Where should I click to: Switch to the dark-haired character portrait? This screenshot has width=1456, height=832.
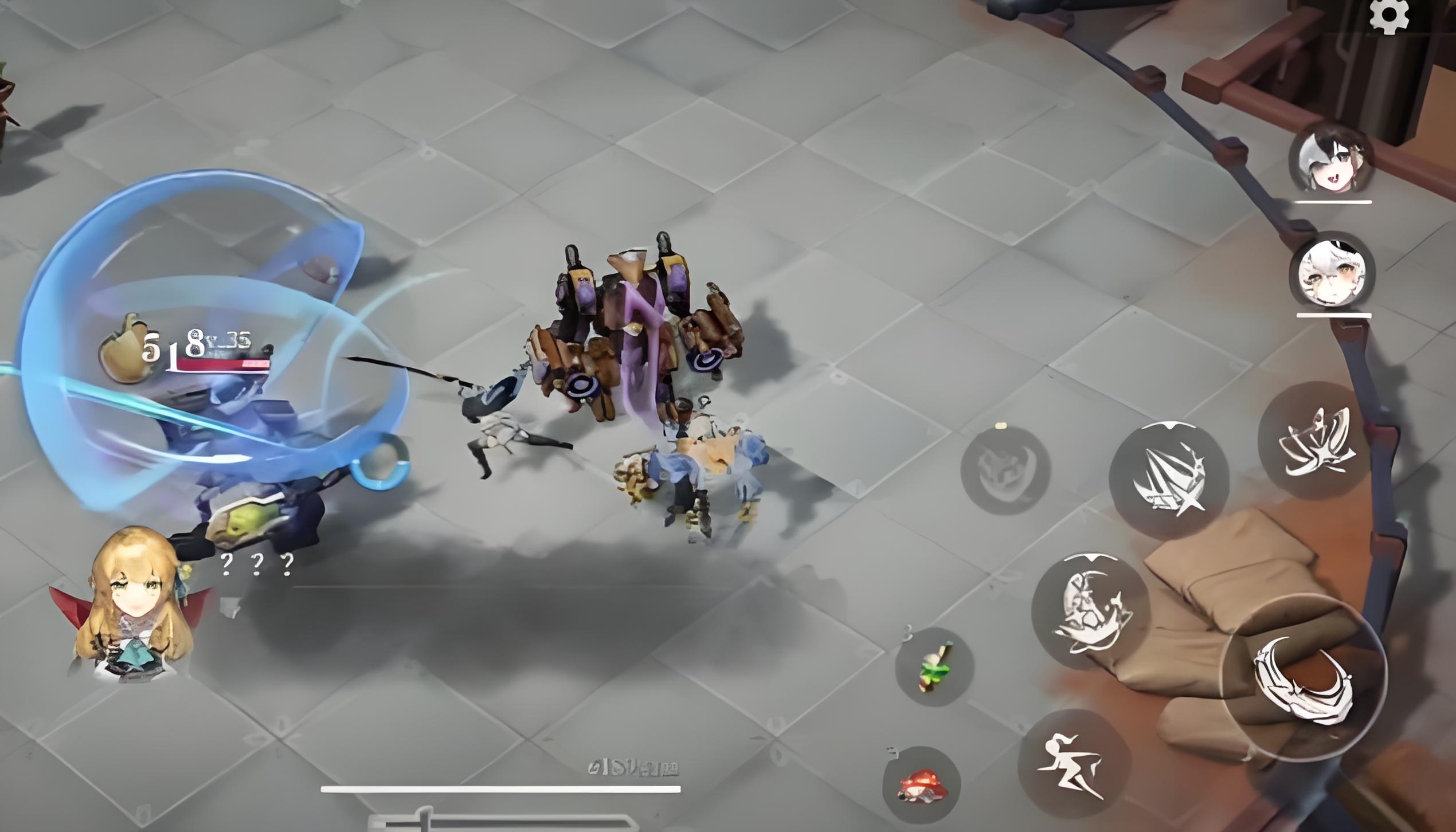pyautogui.click(x=1332, y=159)
